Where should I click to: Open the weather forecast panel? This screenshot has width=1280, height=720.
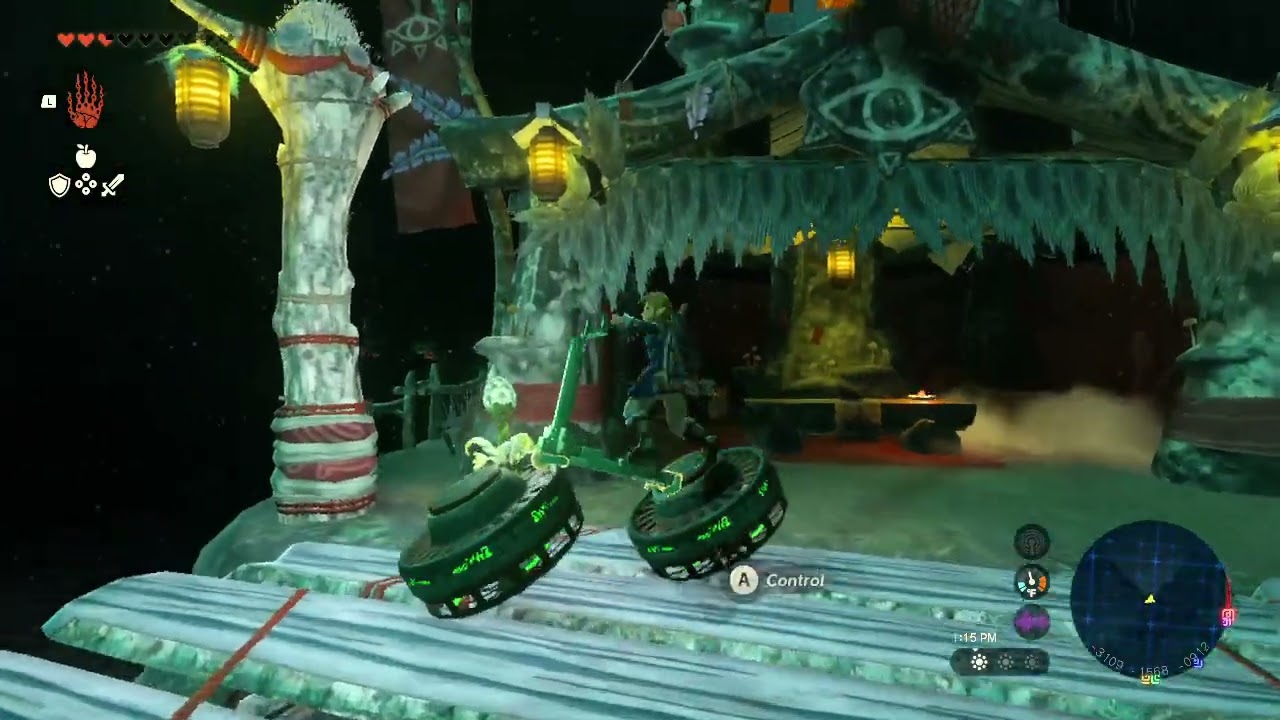1000,662
